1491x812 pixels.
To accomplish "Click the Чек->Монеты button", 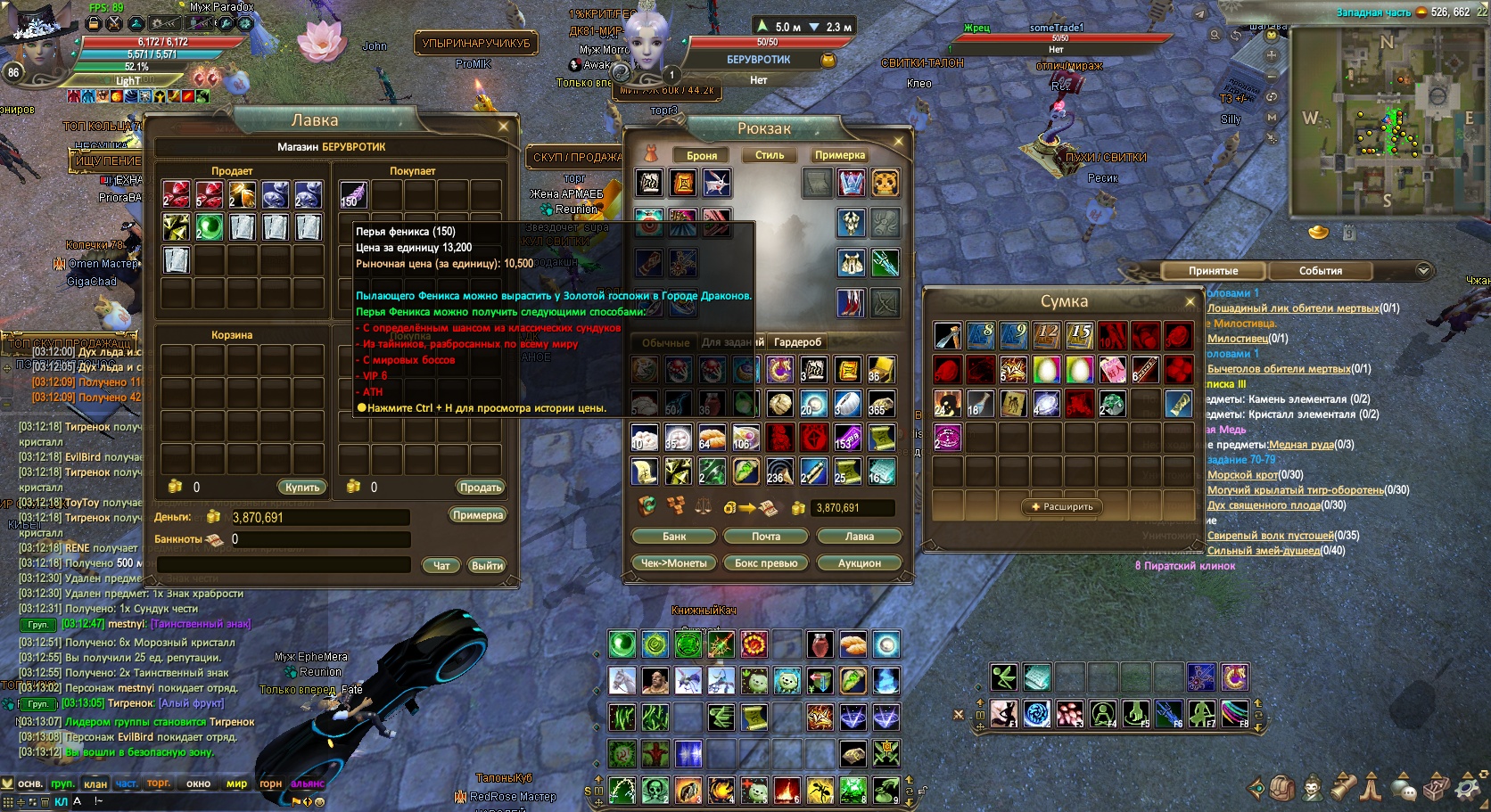I will (x=673, y=563).
